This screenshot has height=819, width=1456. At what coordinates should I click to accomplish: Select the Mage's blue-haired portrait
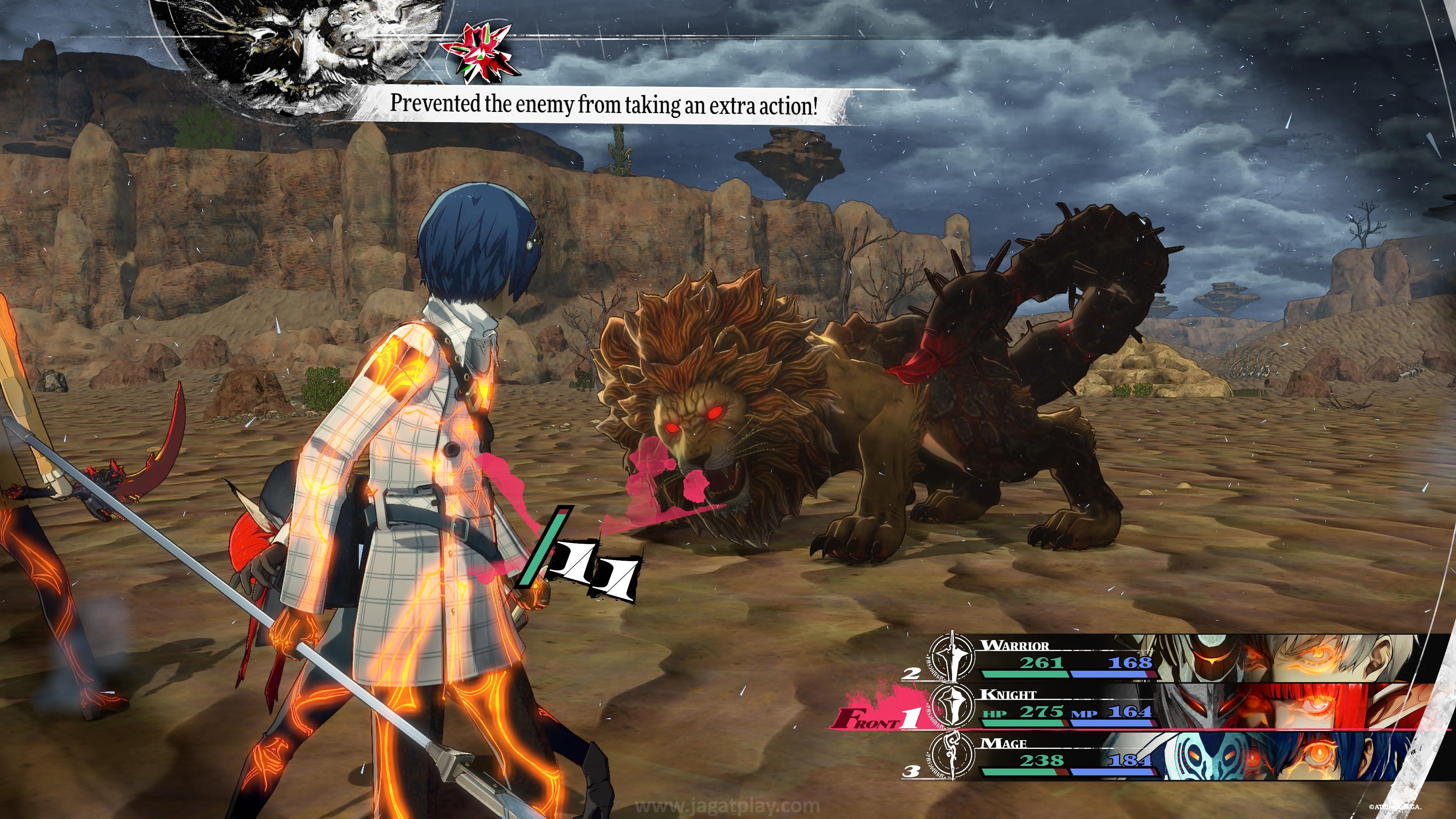pos(1294,756)
